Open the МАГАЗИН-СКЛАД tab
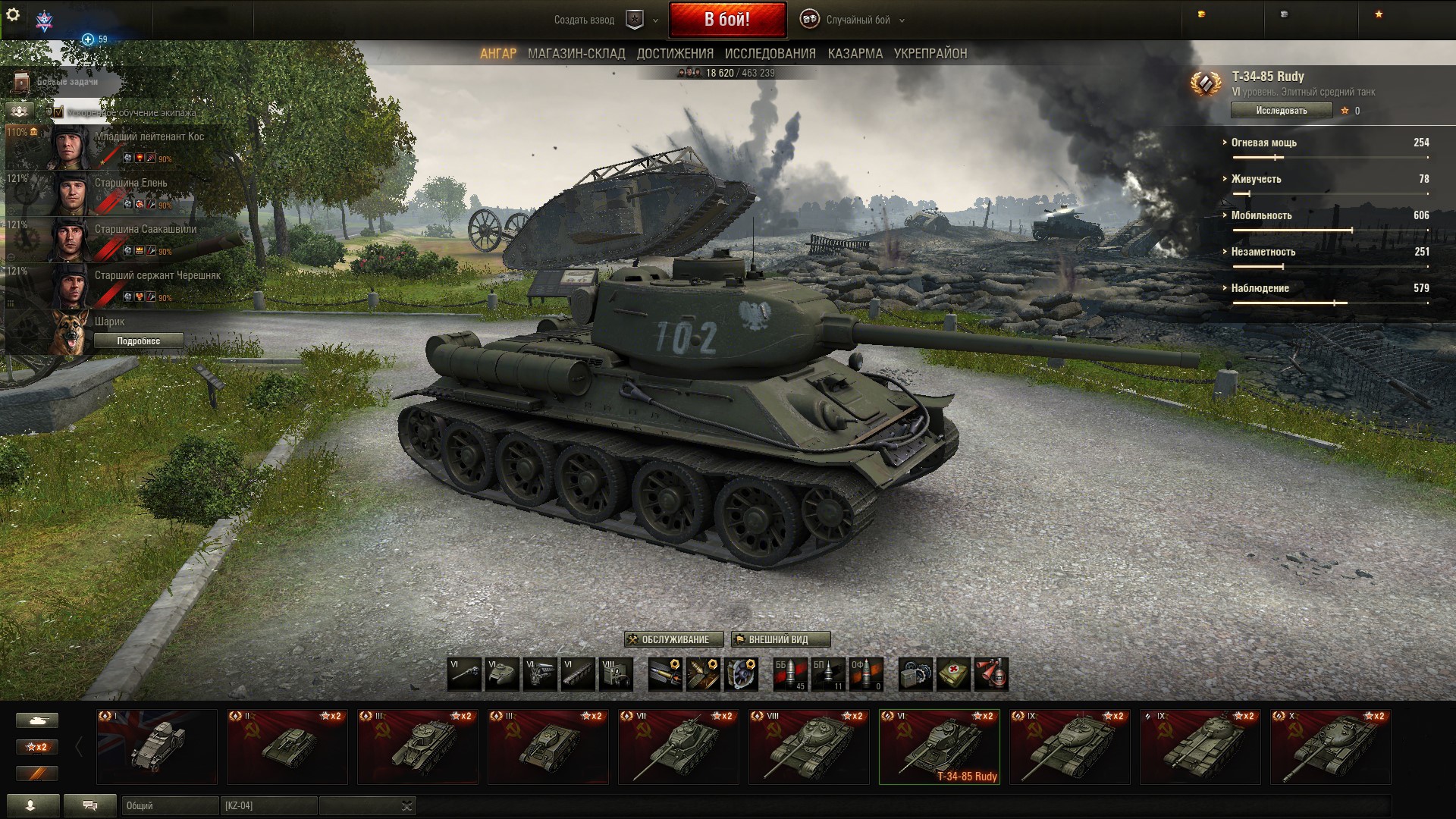Image resolution: width=1456 pixels, height=819 pixels. (x=576, y=54)
